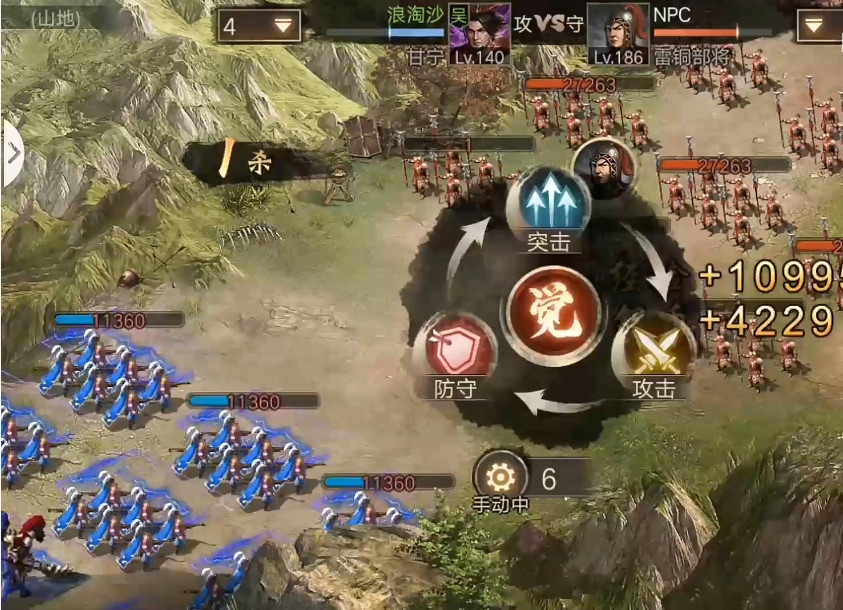Activate the 突击 charge command
843x610 pixels.
(547, 204)
